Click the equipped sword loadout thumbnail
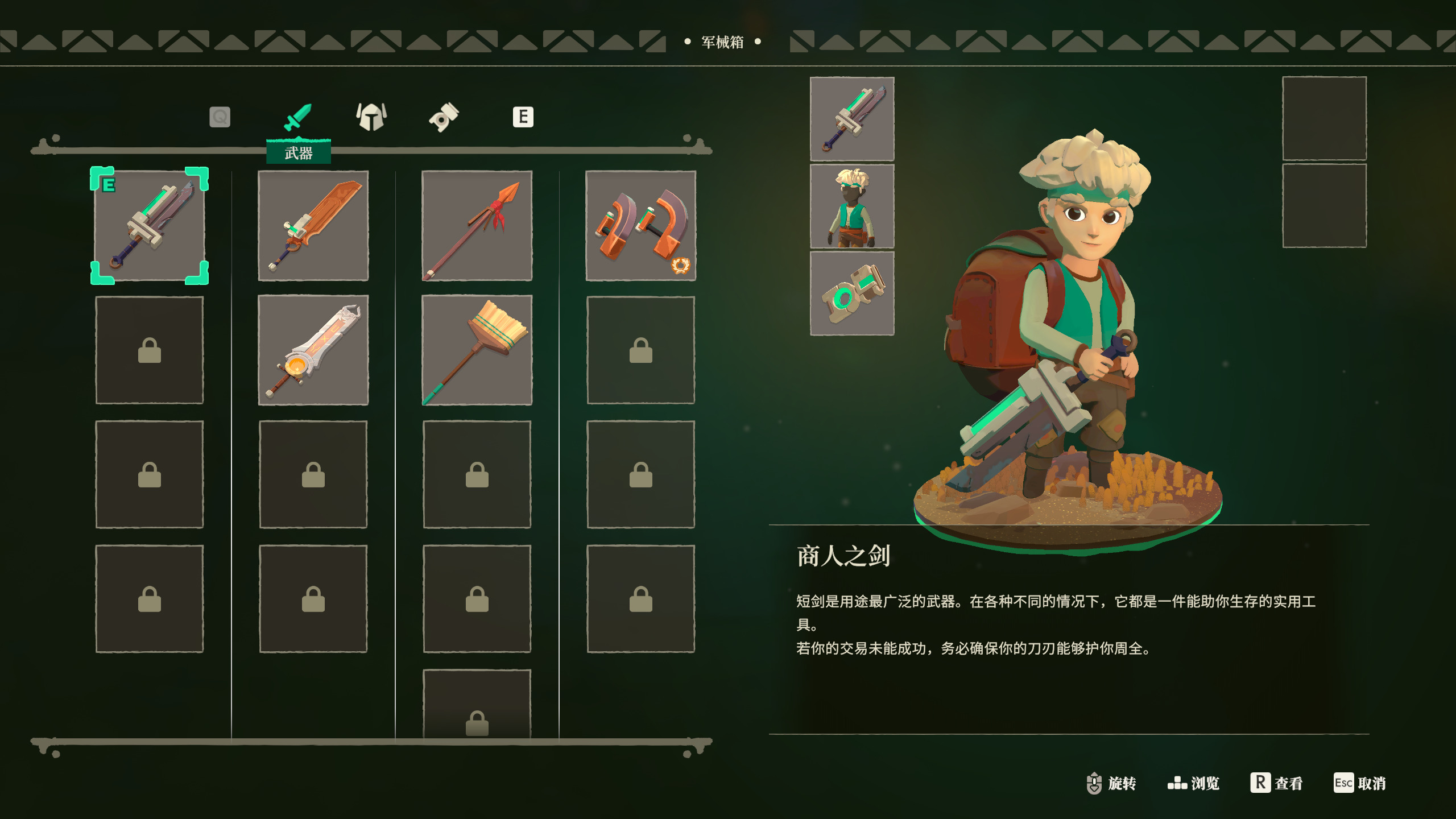This screenshot has height=819, width=1456. (x=852, y=119)
